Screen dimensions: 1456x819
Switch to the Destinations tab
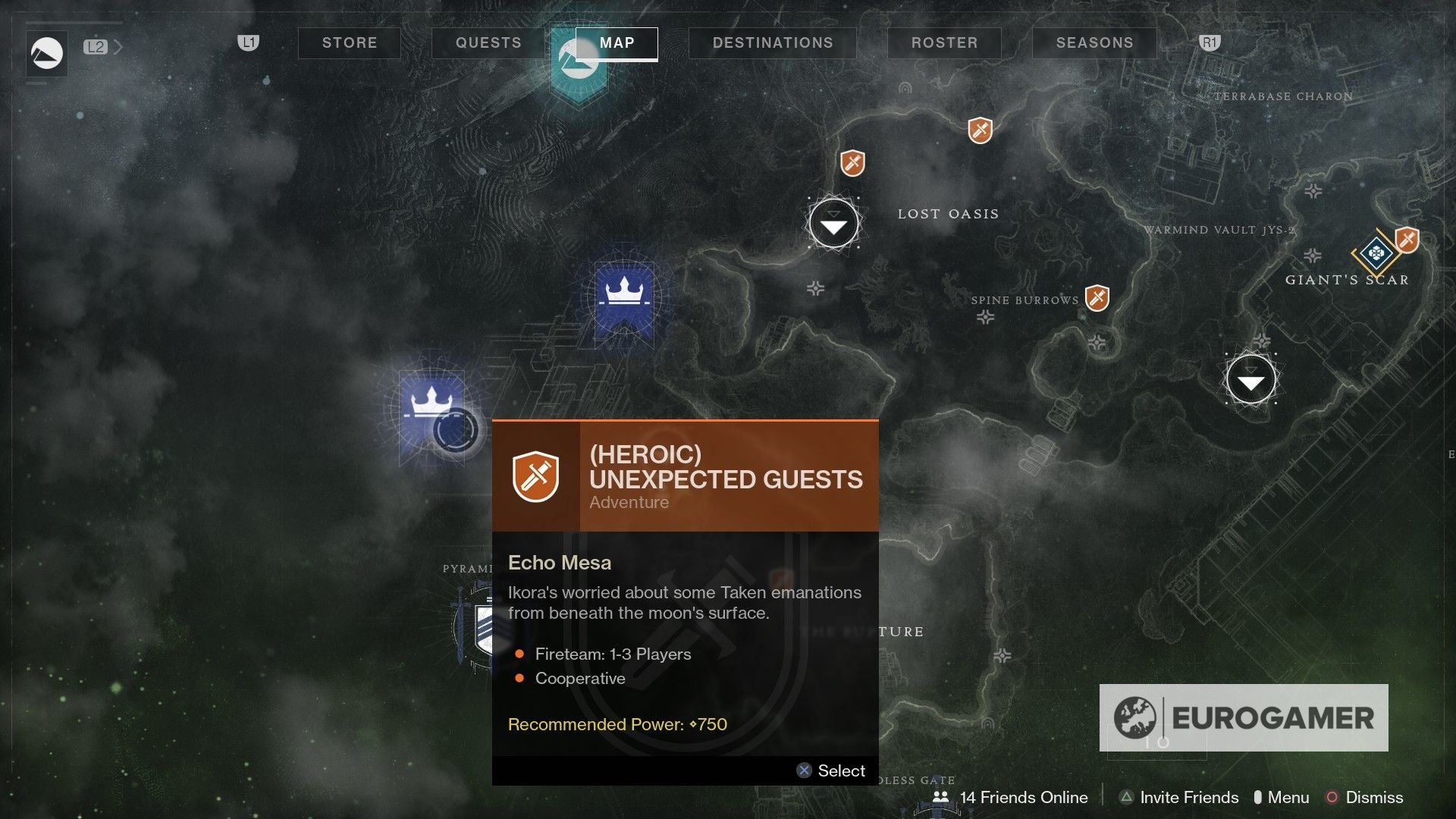[x=772, y=43]
